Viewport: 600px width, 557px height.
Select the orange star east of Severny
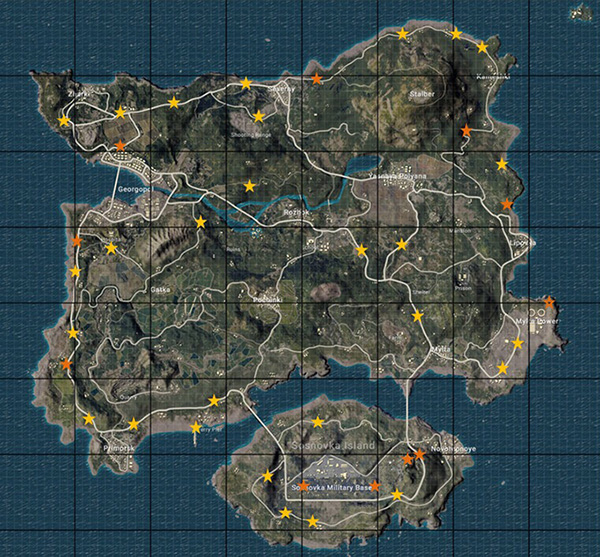tap(317, 78)
